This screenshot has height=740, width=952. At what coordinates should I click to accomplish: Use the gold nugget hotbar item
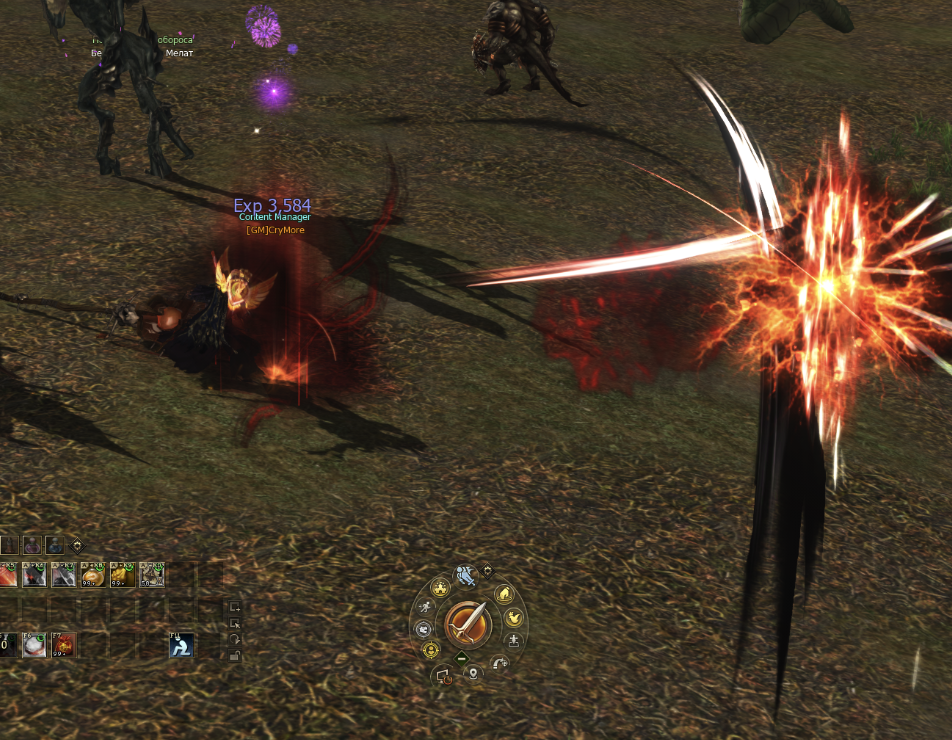point(124,575)
